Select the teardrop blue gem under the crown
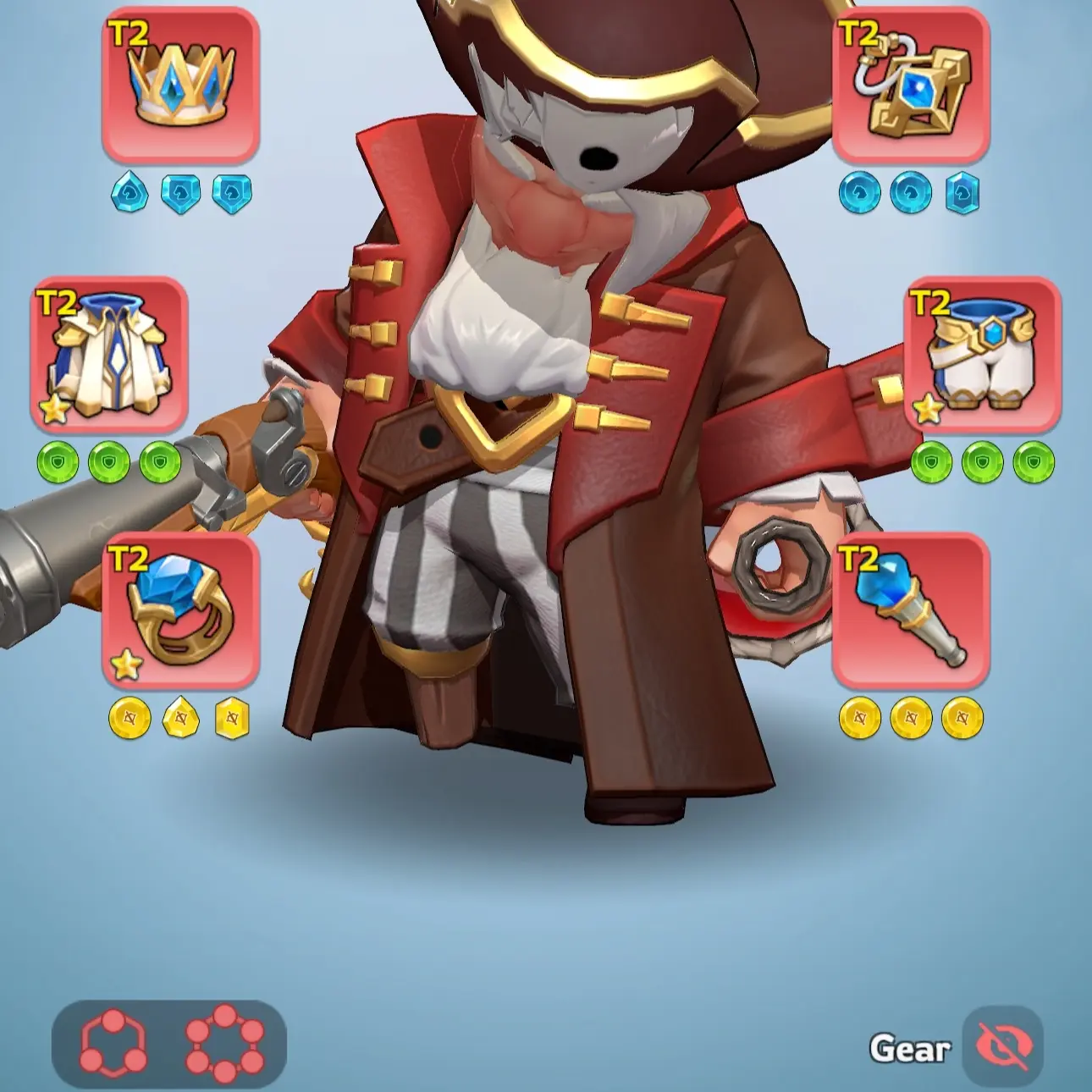The height and width of the screenshot is (1092, 1092). pyautogui.click(x=130, y=193)
